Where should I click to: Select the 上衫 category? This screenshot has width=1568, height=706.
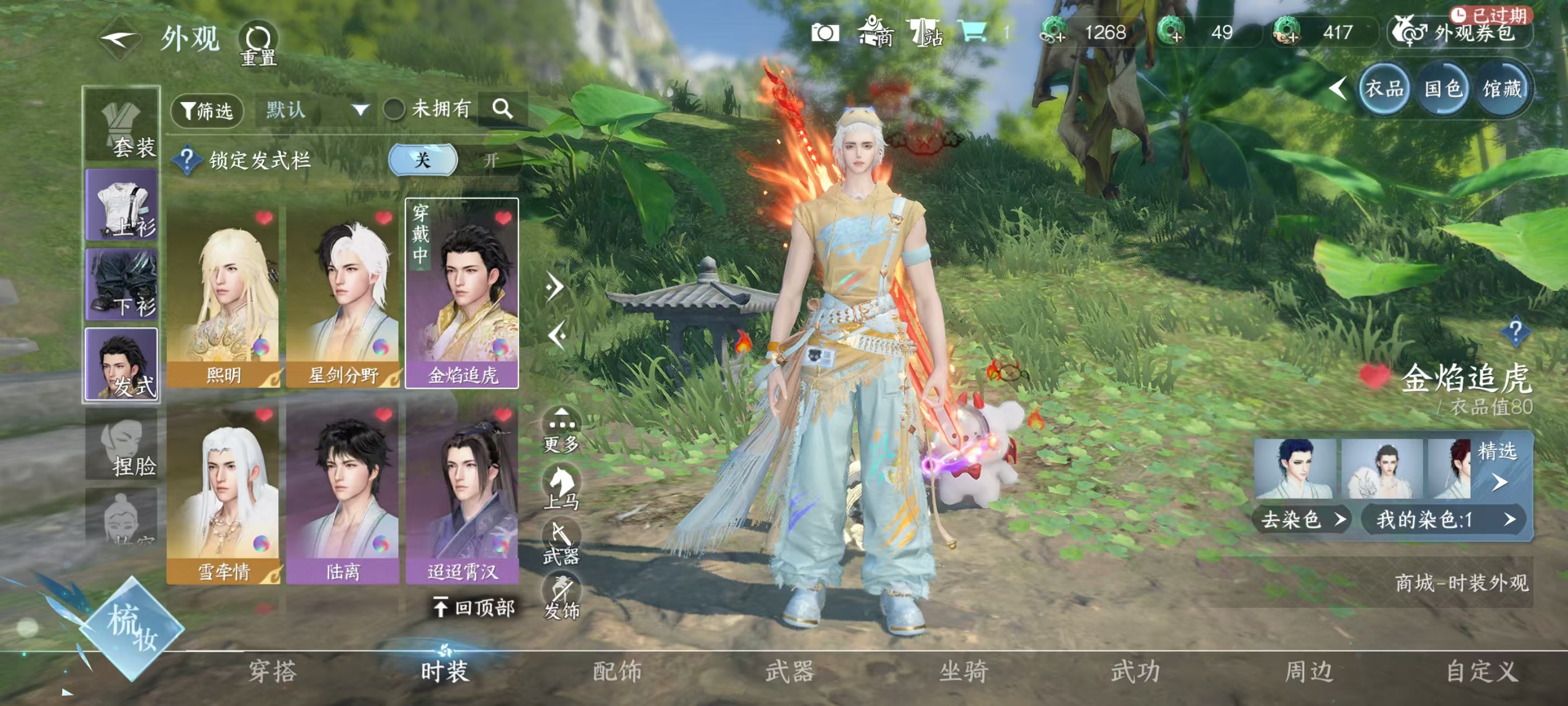click(x=122, y=205)
